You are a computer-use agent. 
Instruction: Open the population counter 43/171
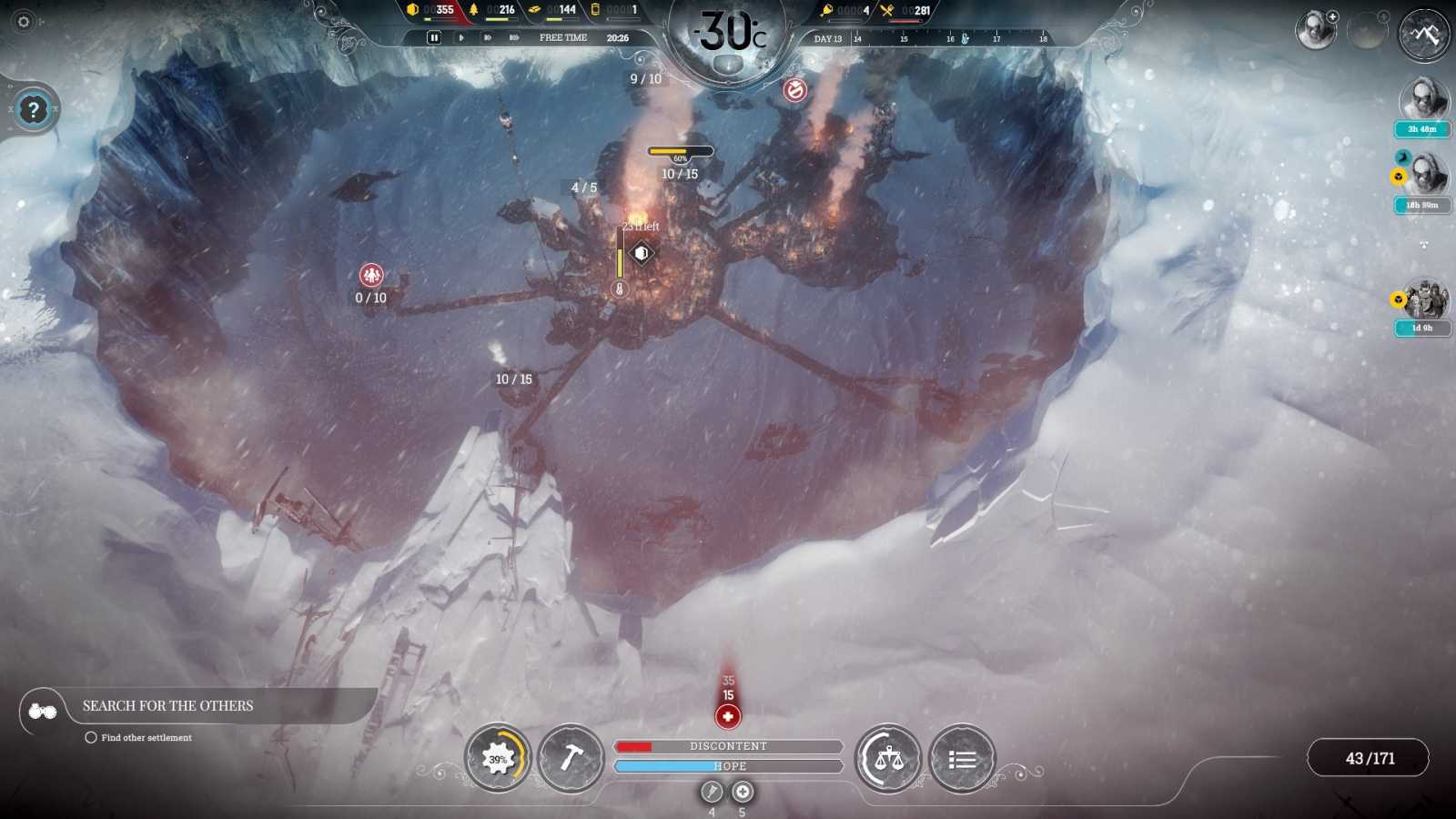(1369, 758)
